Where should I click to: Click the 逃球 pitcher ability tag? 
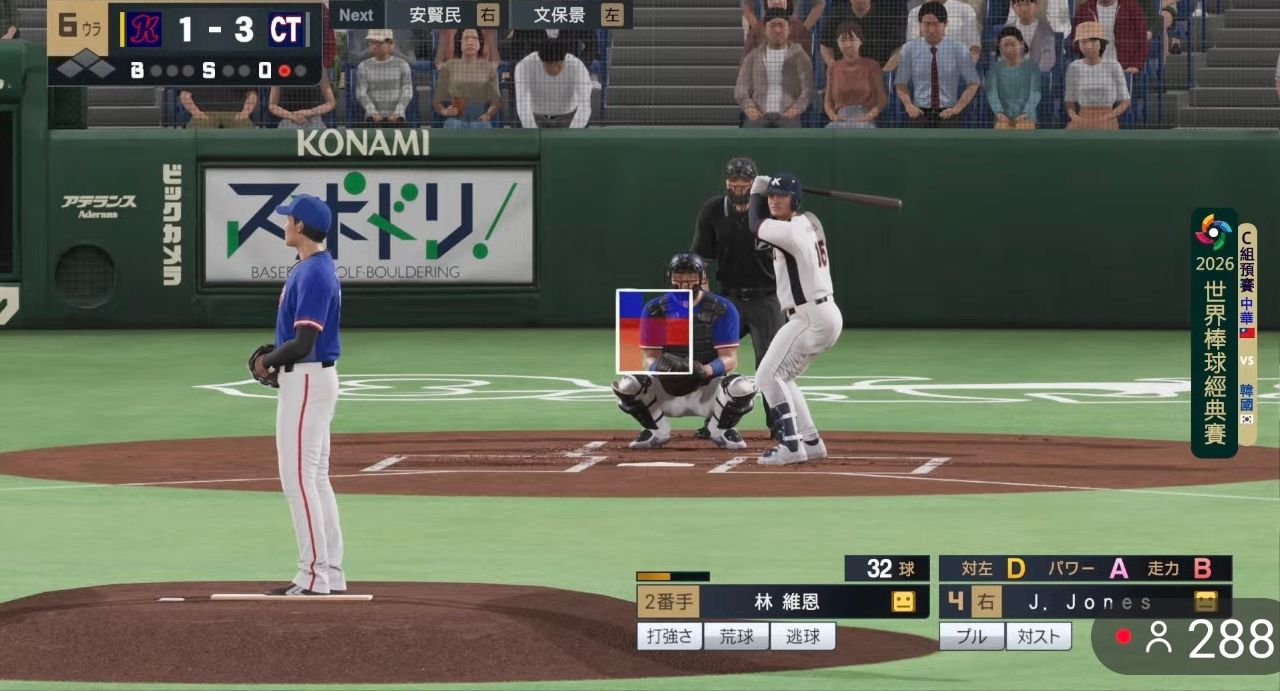coord(803,636)
